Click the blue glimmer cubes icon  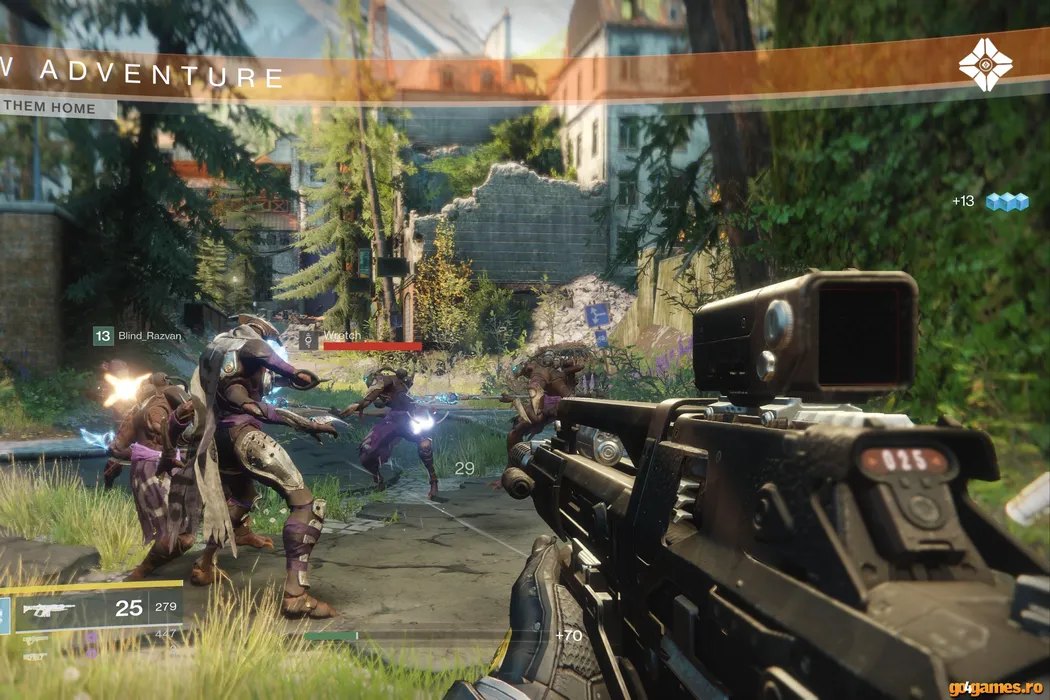1007,202
